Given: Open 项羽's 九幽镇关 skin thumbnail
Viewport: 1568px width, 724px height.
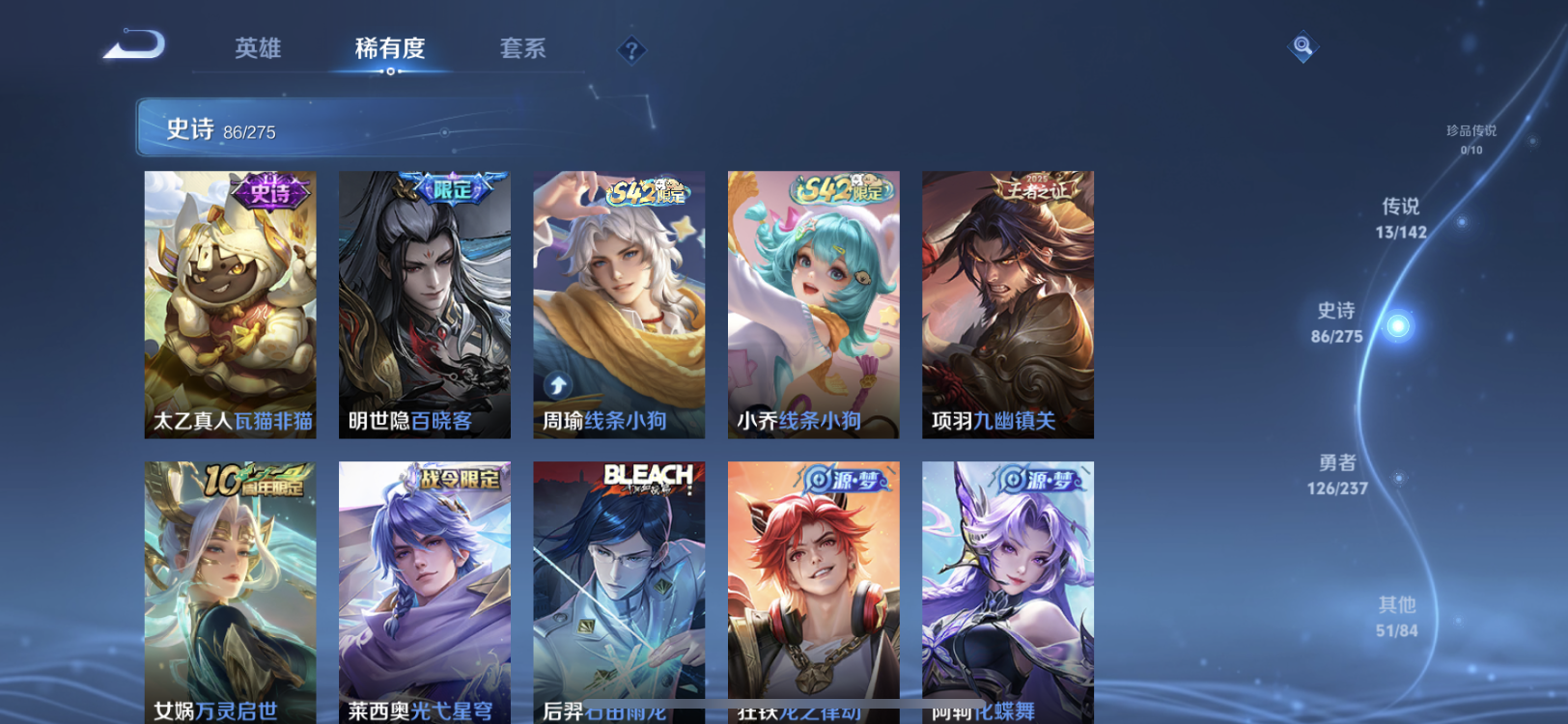Looking at the screenshot, I should tap(1006, 304).
